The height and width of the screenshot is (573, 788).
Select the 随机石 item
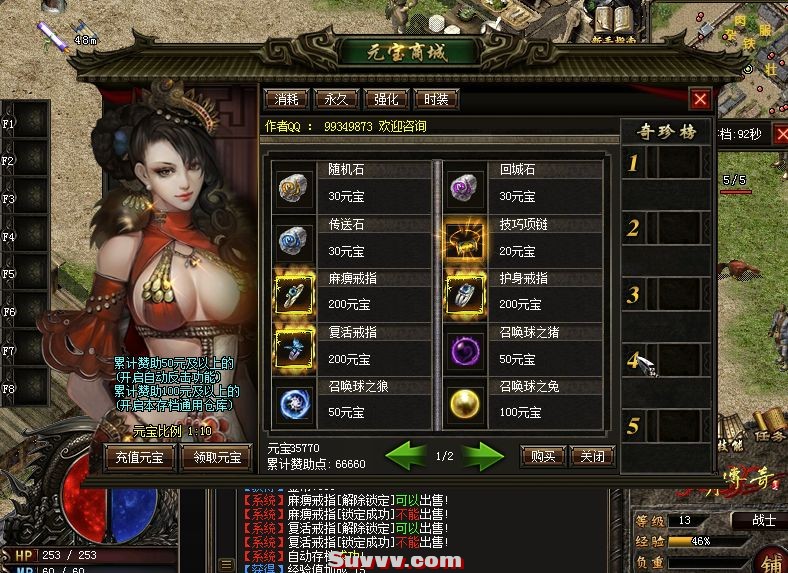pos(294,186)
